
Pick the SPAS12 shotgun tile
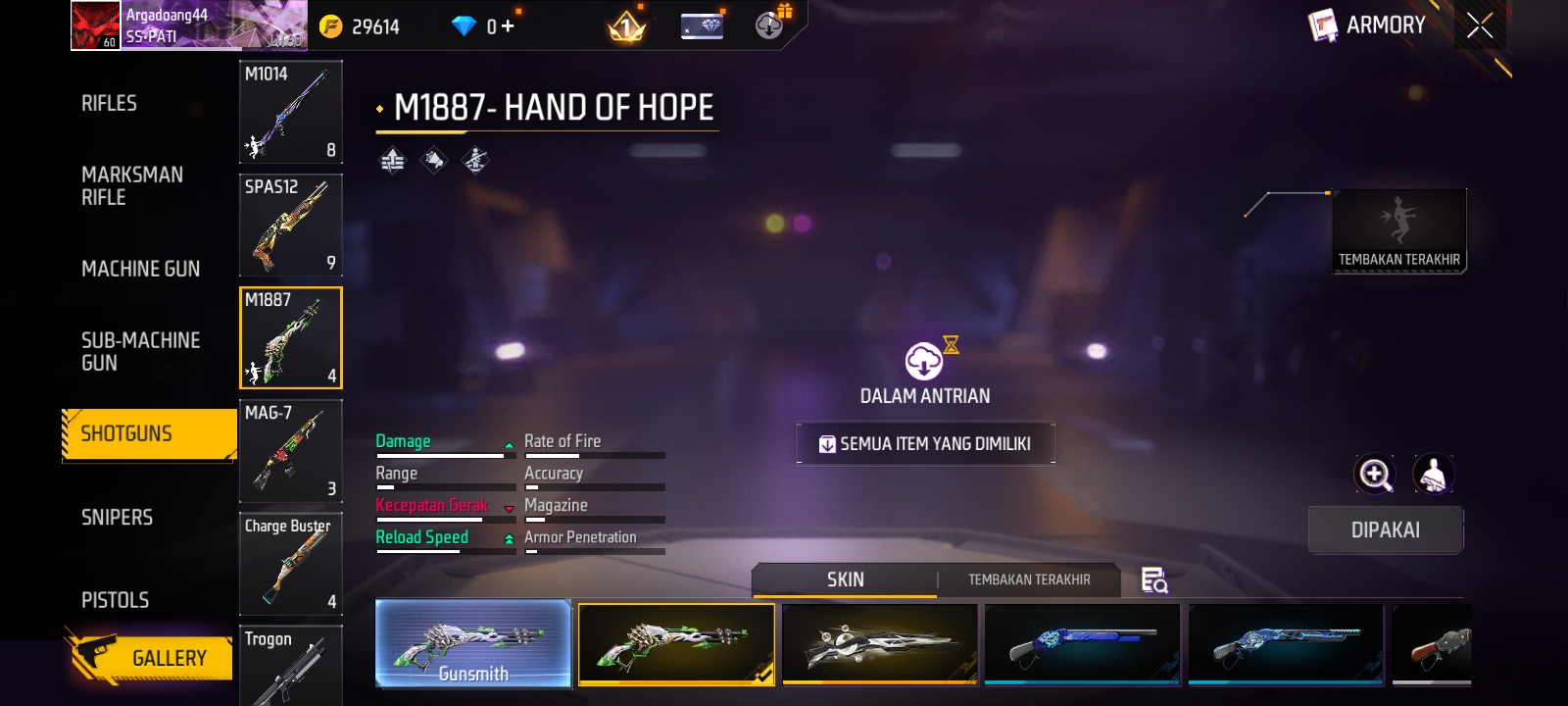click(x=290, y=225)
